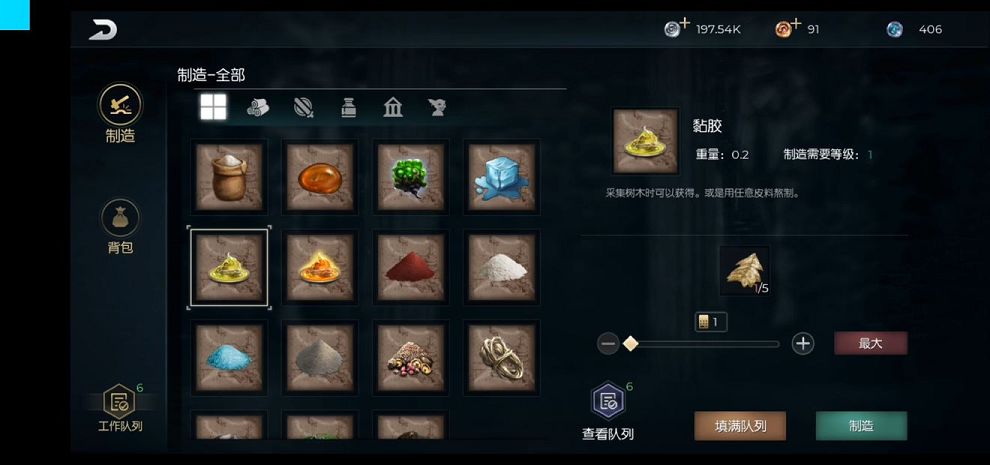Go back with the return arrow

(x=103, y=30)
